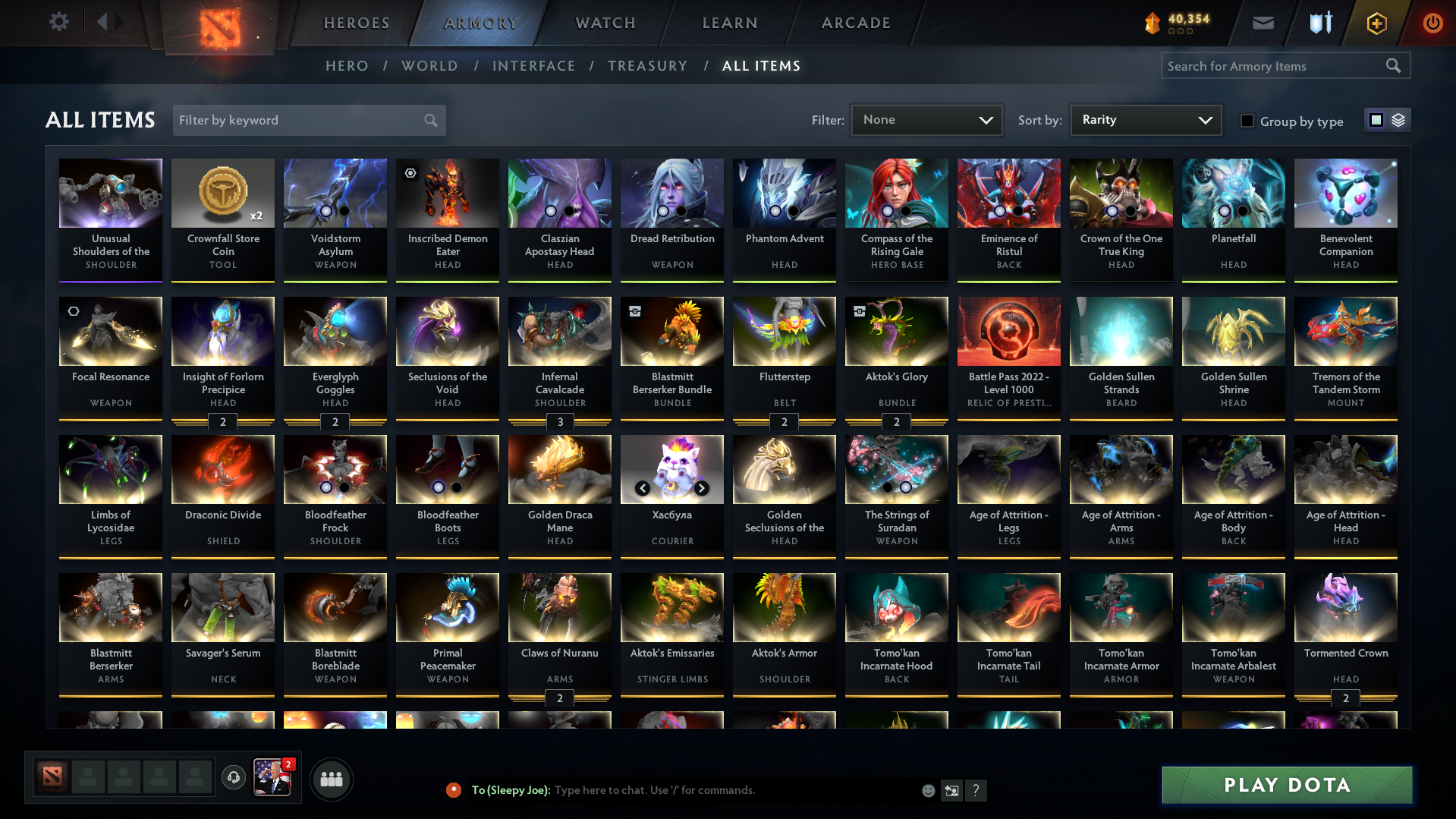Click the power/logout icon
This screenshot has height=819, width=1456.
coord(1432,23)
